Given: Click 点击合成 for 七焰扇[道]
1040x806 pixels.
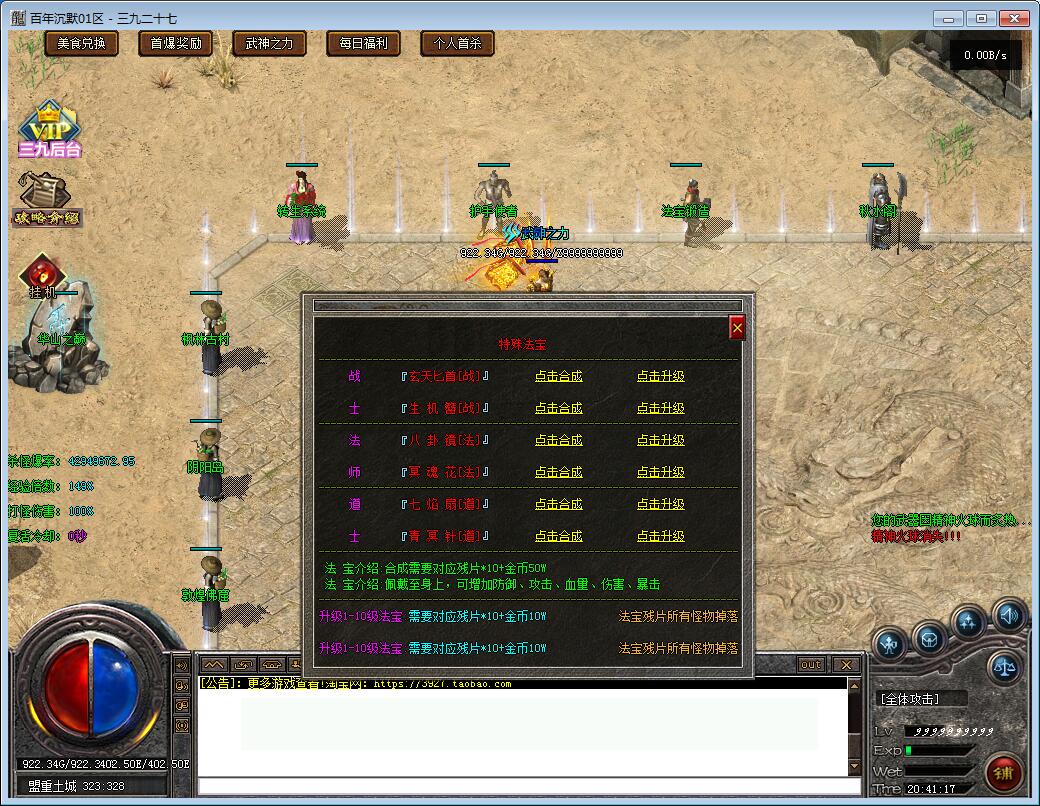Looking at the screenshot, I should (x=558, y=504).
